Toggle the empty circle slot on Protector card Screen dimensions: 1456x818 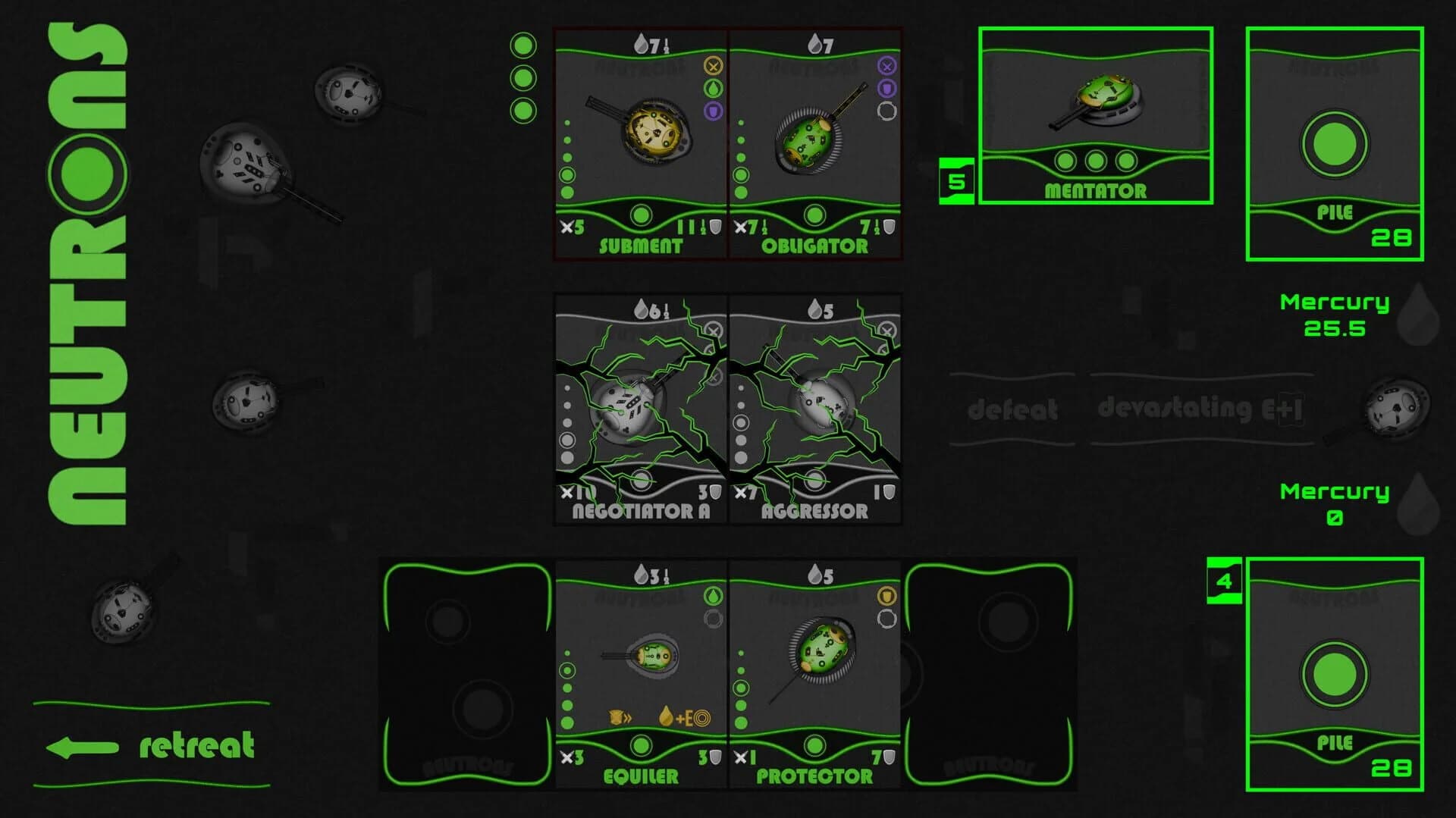[x=887, y=619]
